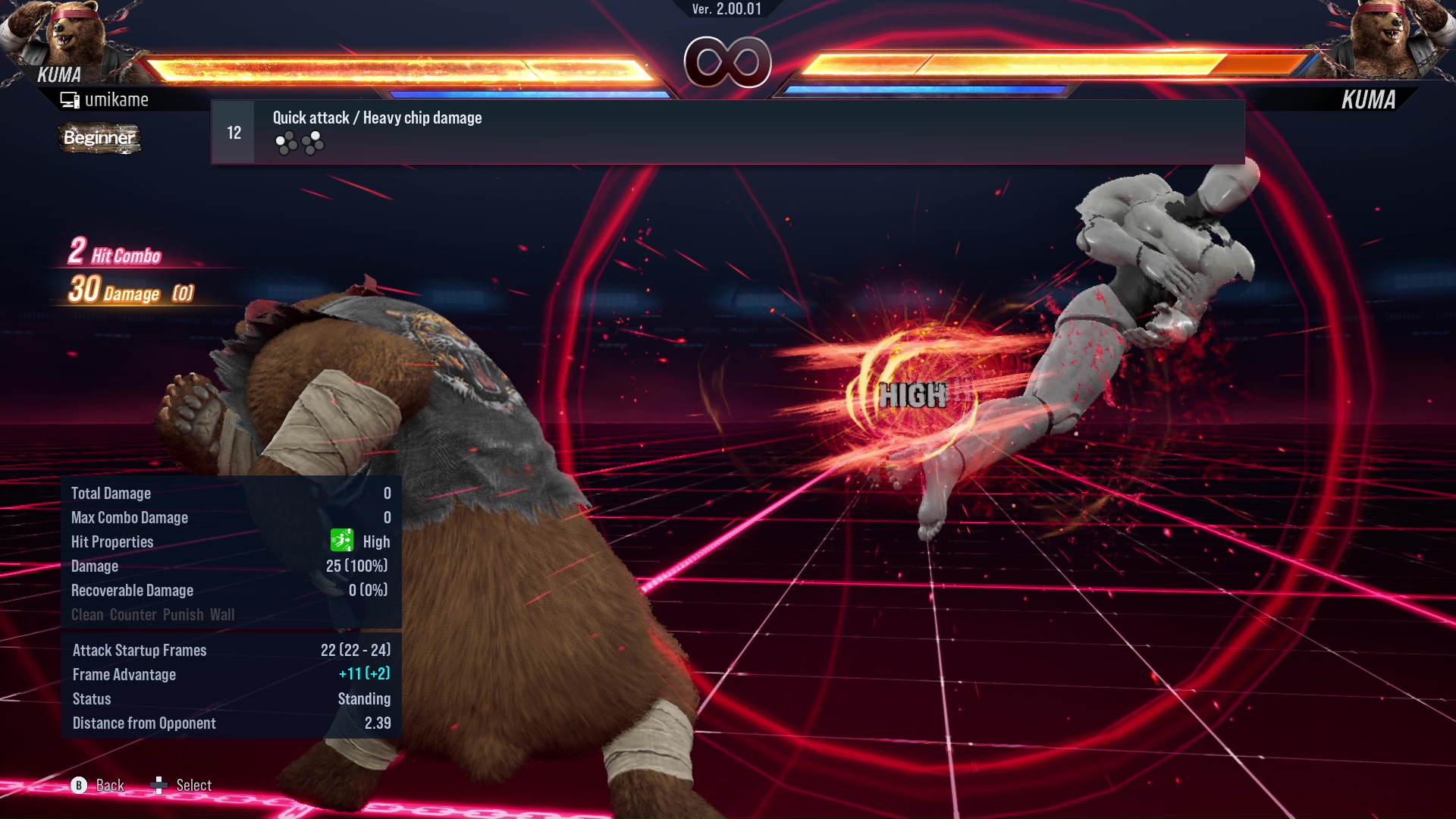Click the Back option at bottom left
Screen dimensions: 1456x819
pos(108,786)
